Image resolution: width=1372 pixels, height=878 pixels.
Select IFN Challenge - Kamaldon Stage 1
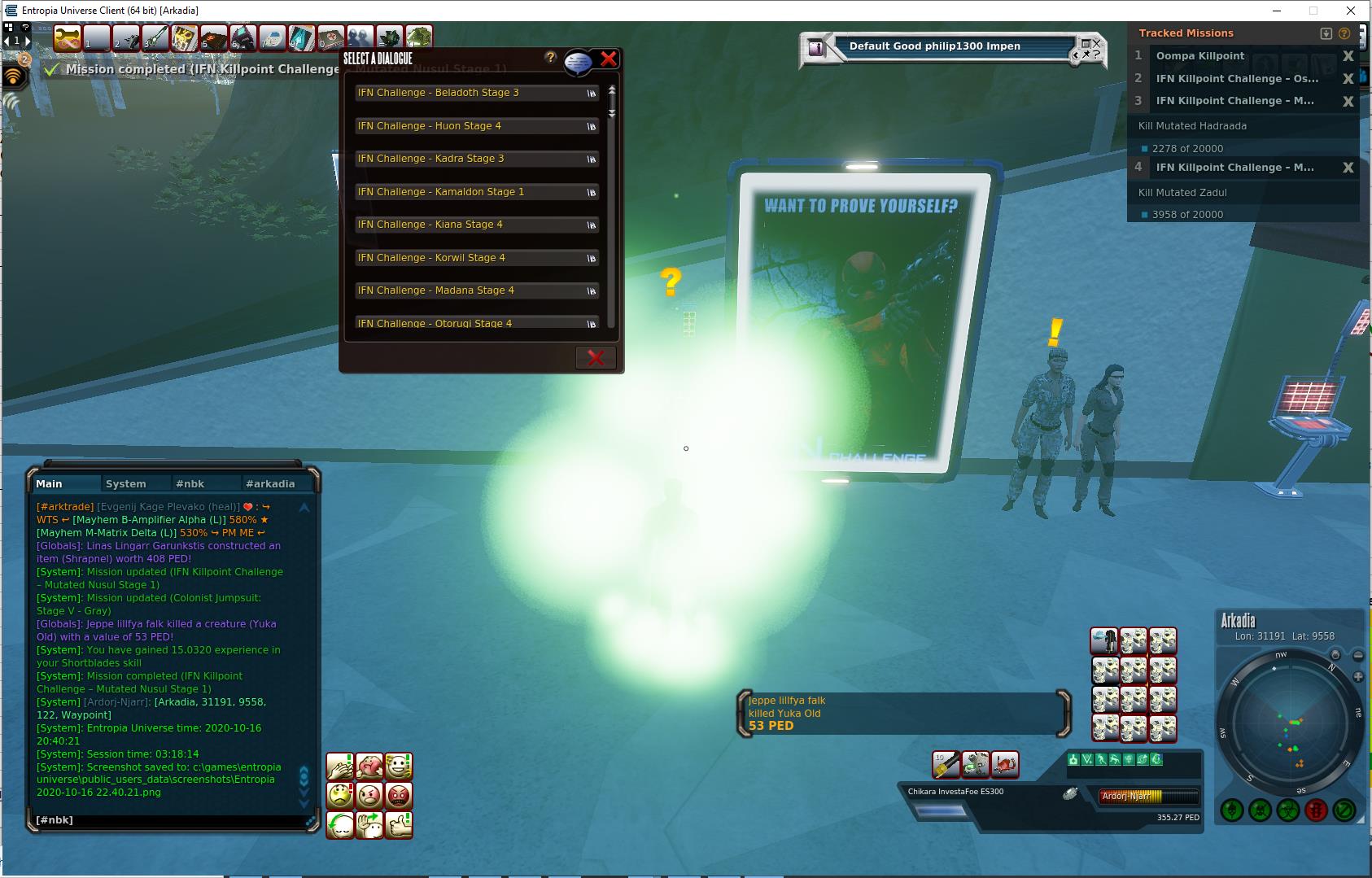[476, 192]
